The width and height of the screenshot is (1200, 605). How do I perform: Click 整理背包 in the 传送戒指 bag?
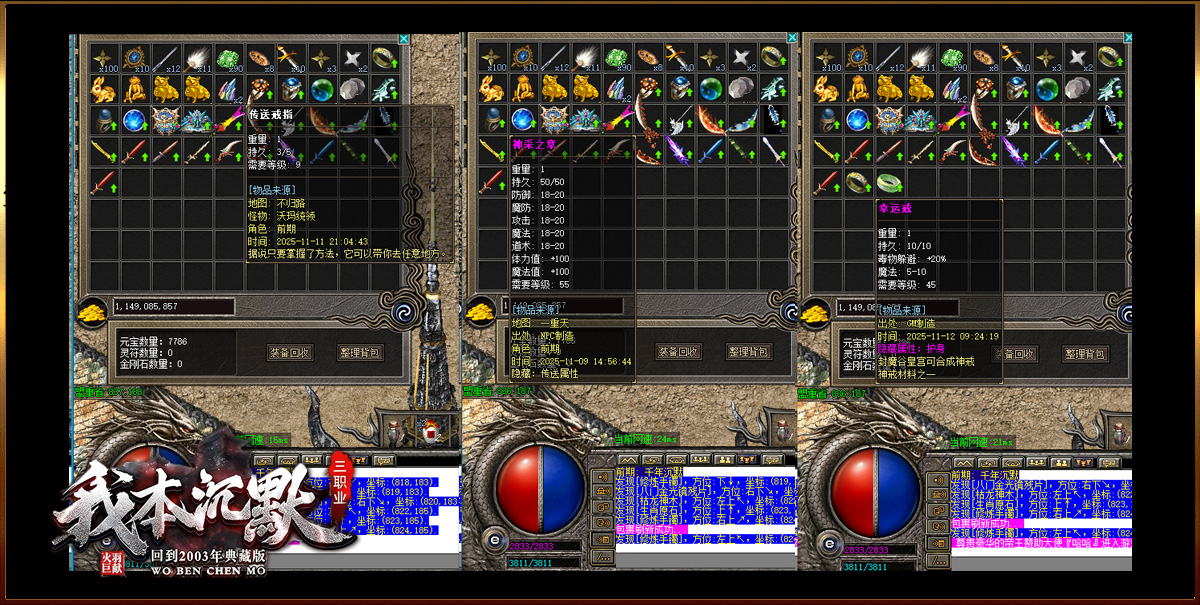(360, 352)
